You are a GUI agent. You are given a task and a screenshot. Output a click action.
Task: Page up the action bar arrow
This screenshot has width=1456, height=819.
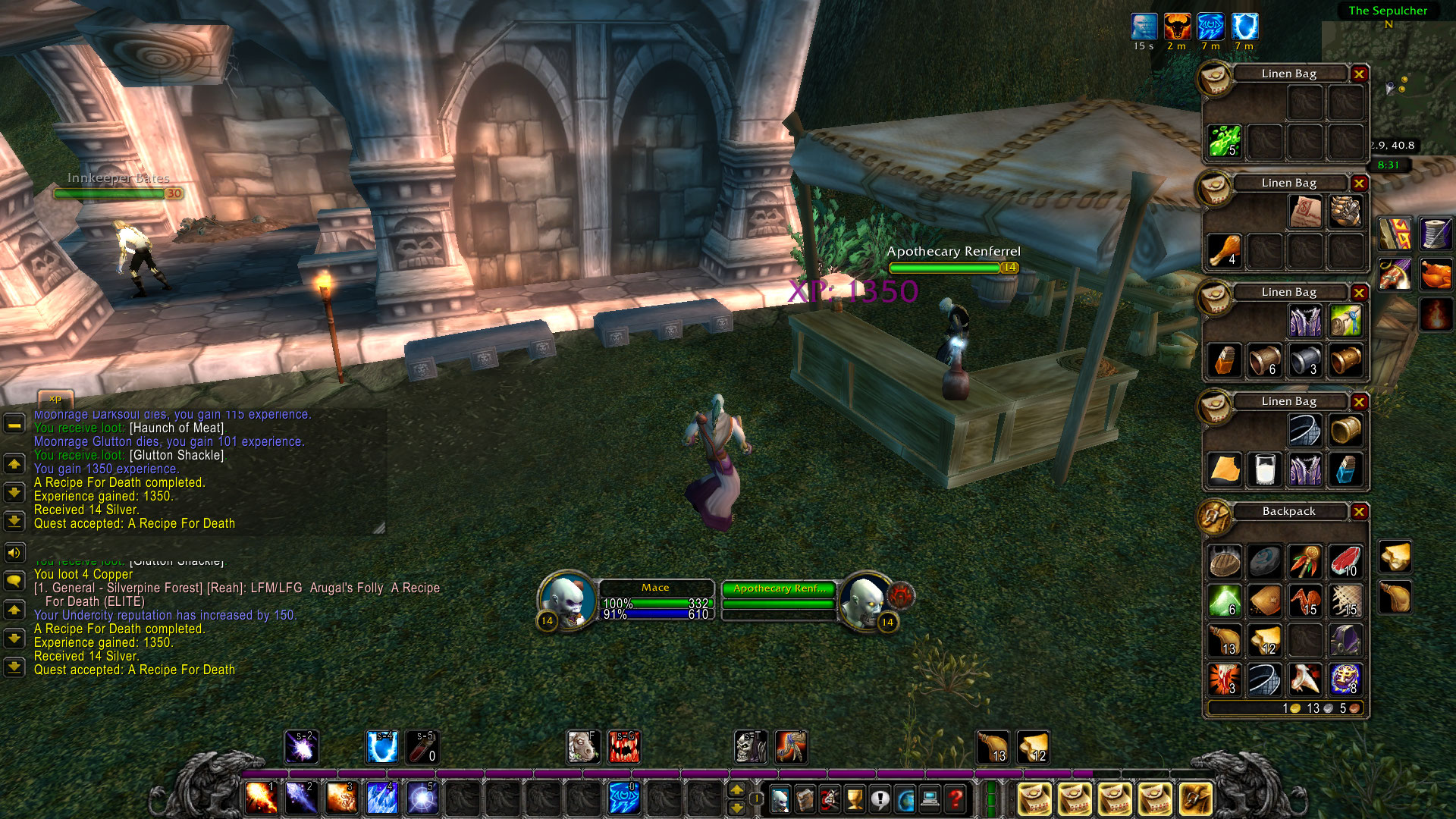coord(736,790)
